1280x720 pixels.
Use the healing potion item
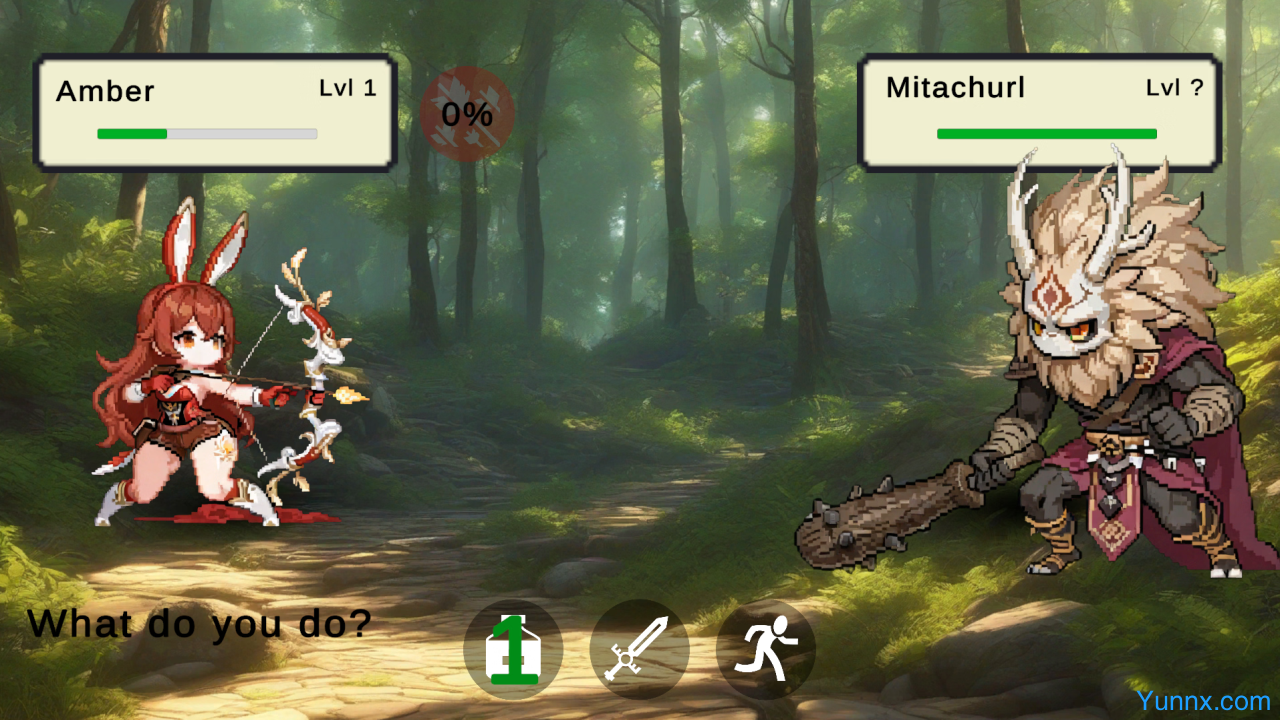pos(513,650)
